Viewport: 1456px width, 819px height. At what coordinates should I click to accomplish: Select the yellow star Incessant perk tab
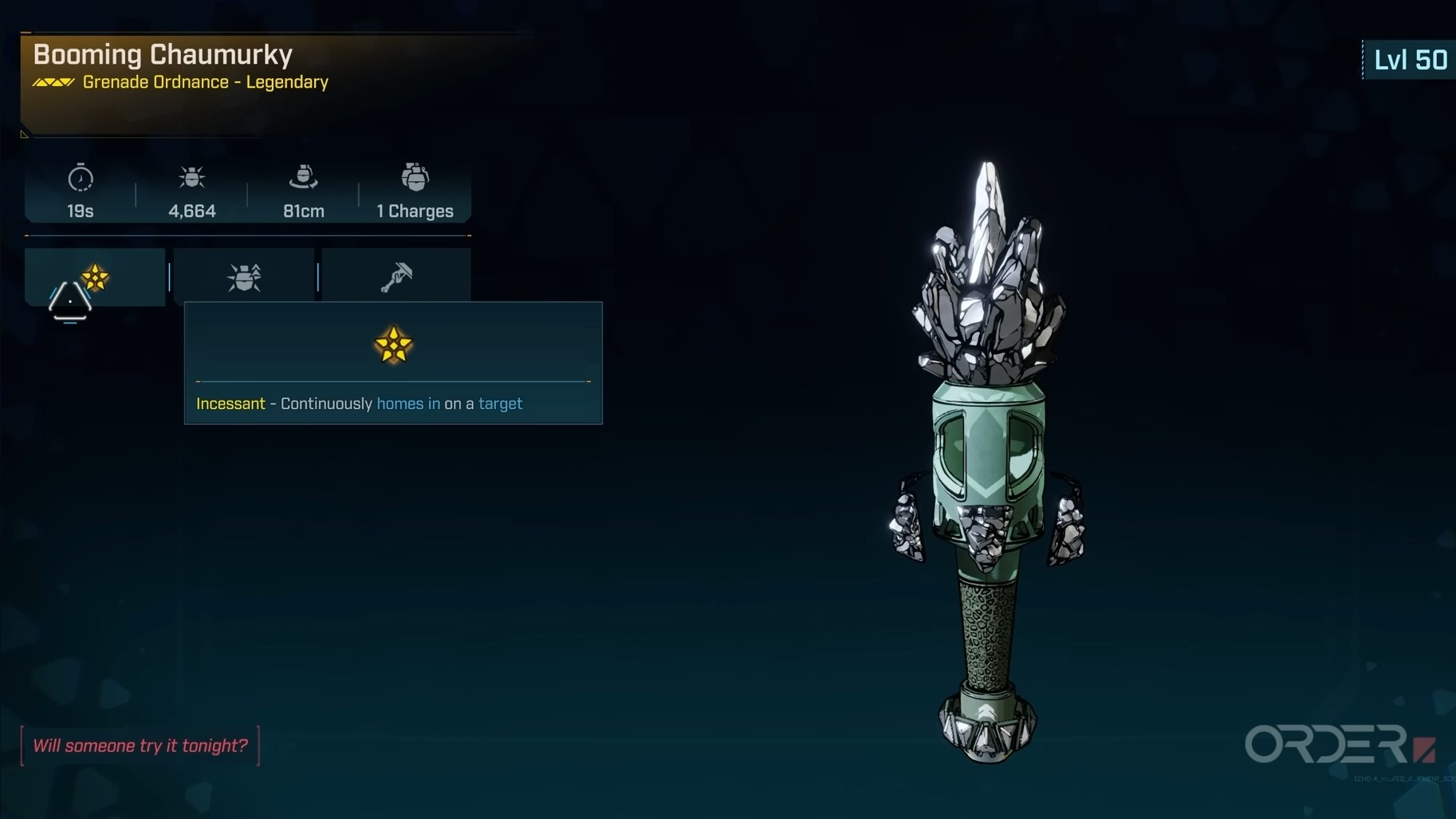click(x=95, y=277)
